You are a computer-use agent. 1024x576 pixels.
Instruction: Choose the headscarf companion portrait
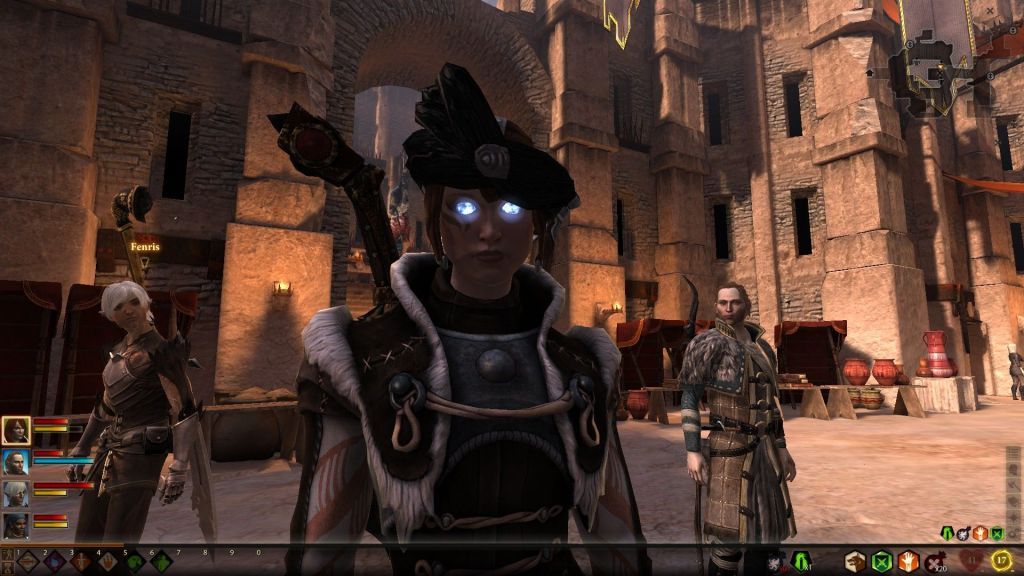(16, 525)
